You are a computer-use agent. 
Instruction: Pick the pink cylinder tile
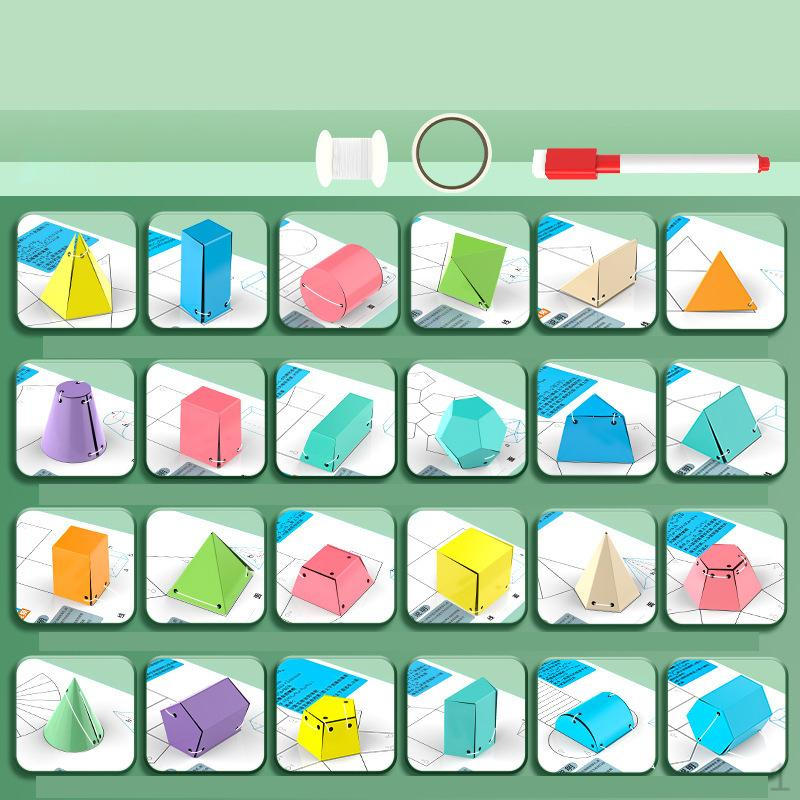coord(338,270)
